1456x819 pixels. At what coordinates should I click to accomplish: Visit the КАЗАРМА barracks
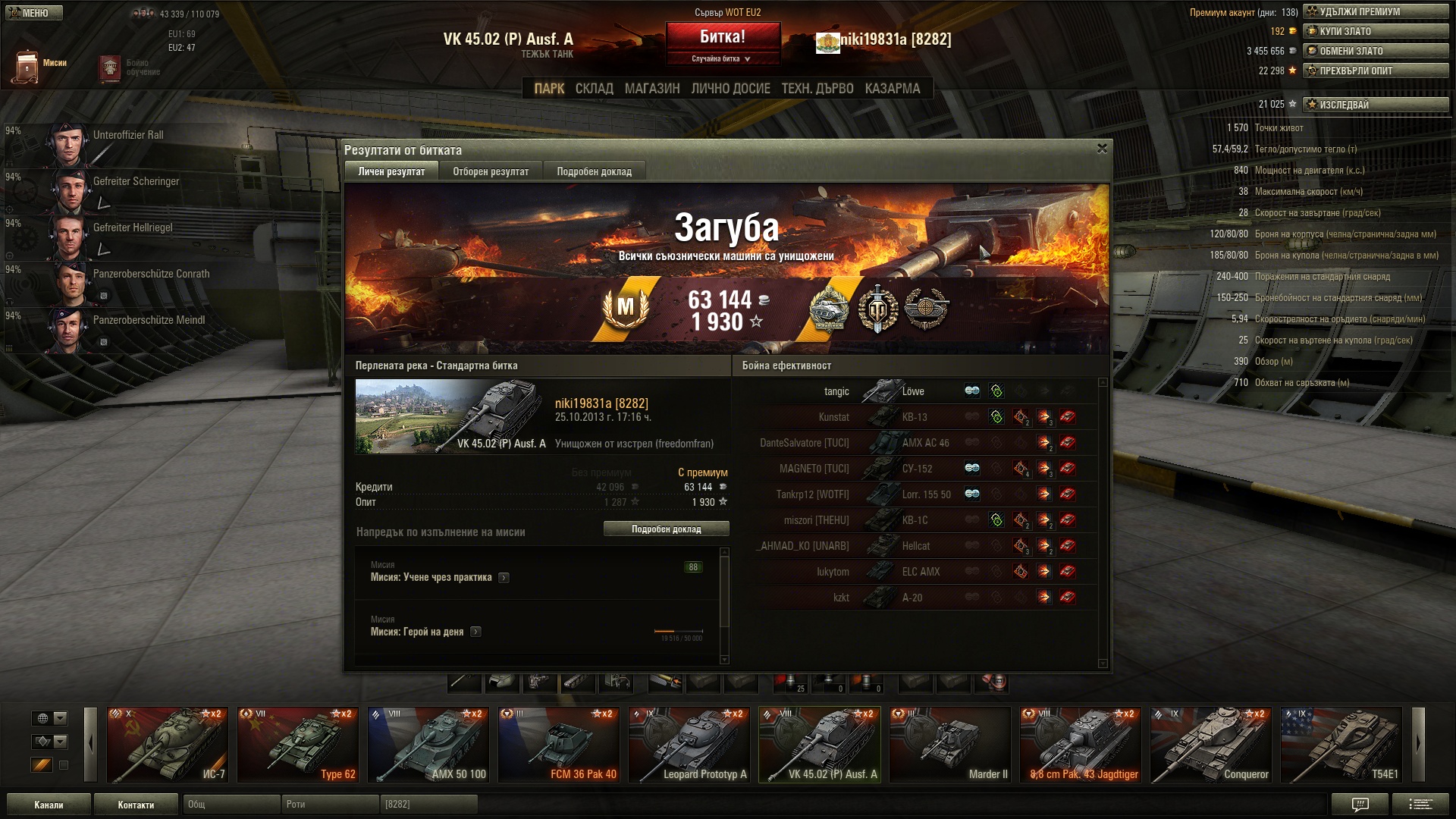(893, 89)
